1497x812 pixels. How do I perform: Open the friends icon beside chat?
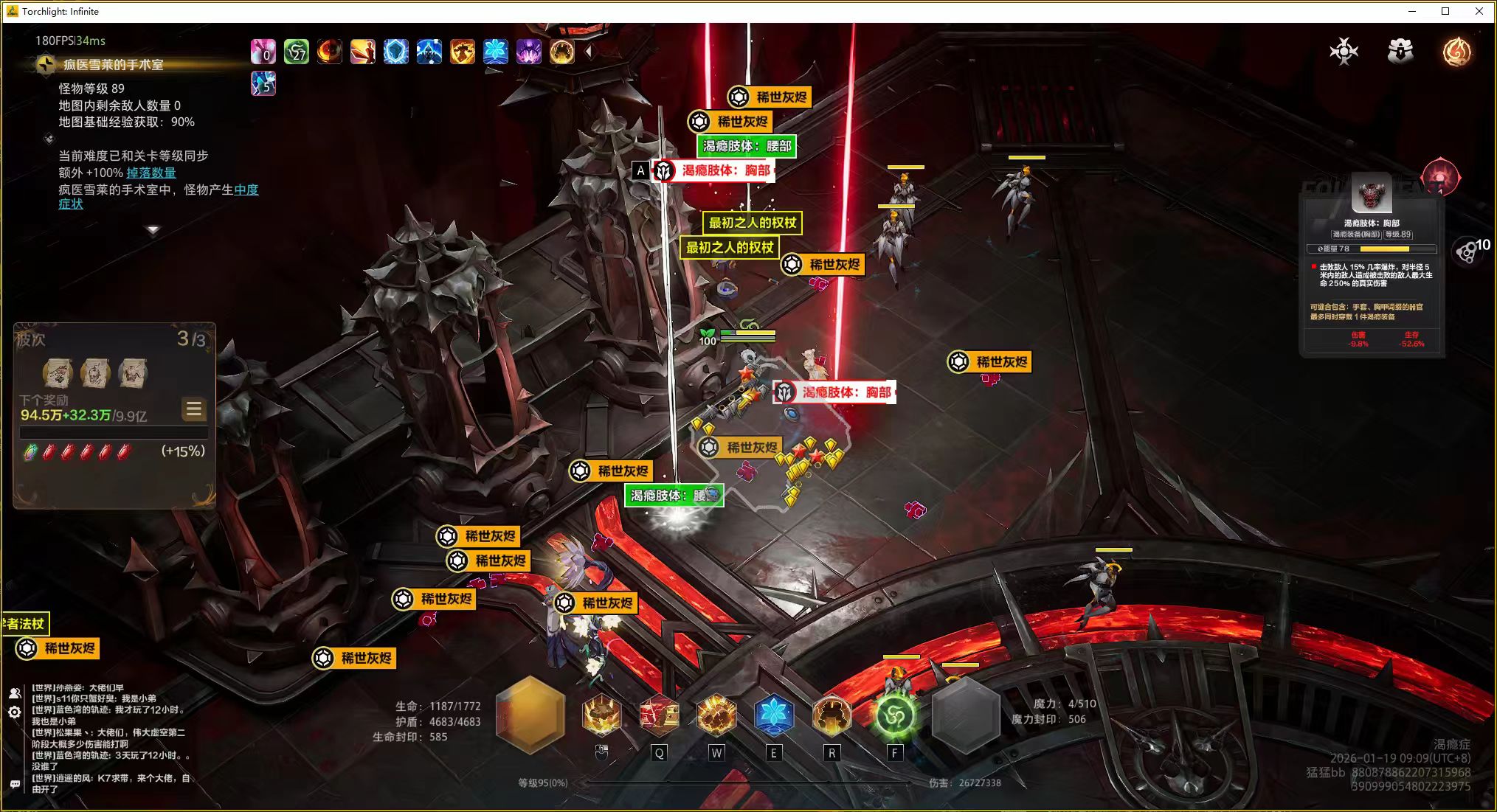tap(14, 693)
